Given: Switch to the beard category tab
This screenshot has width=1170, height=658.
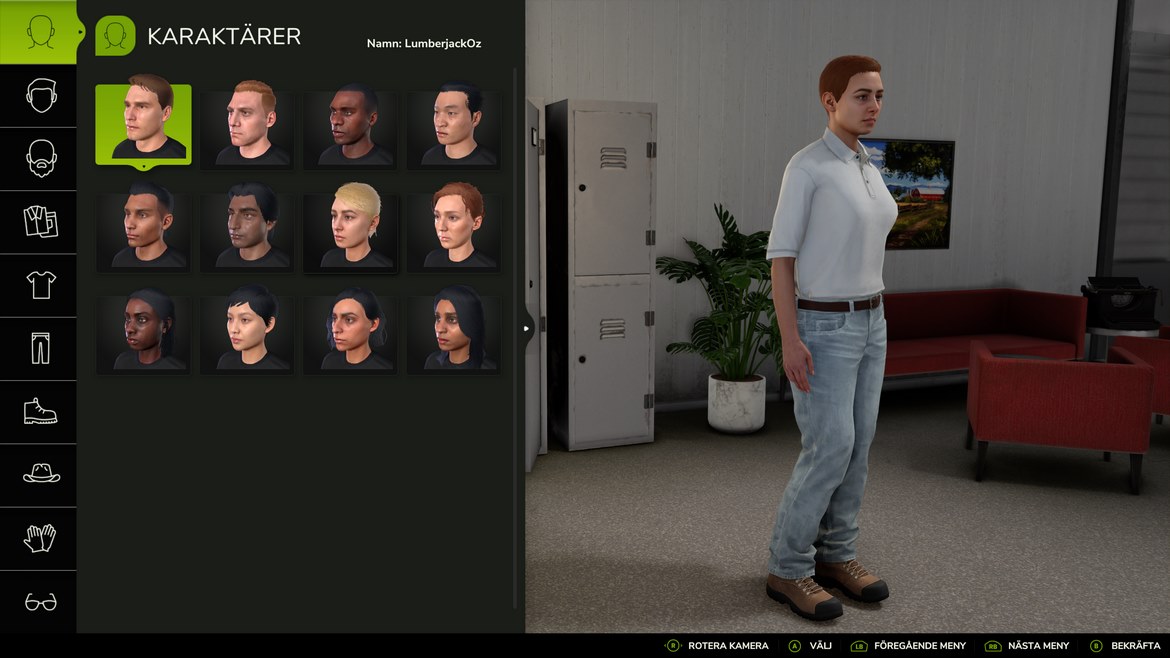Looking at the screenshot, I should (39, 159).
